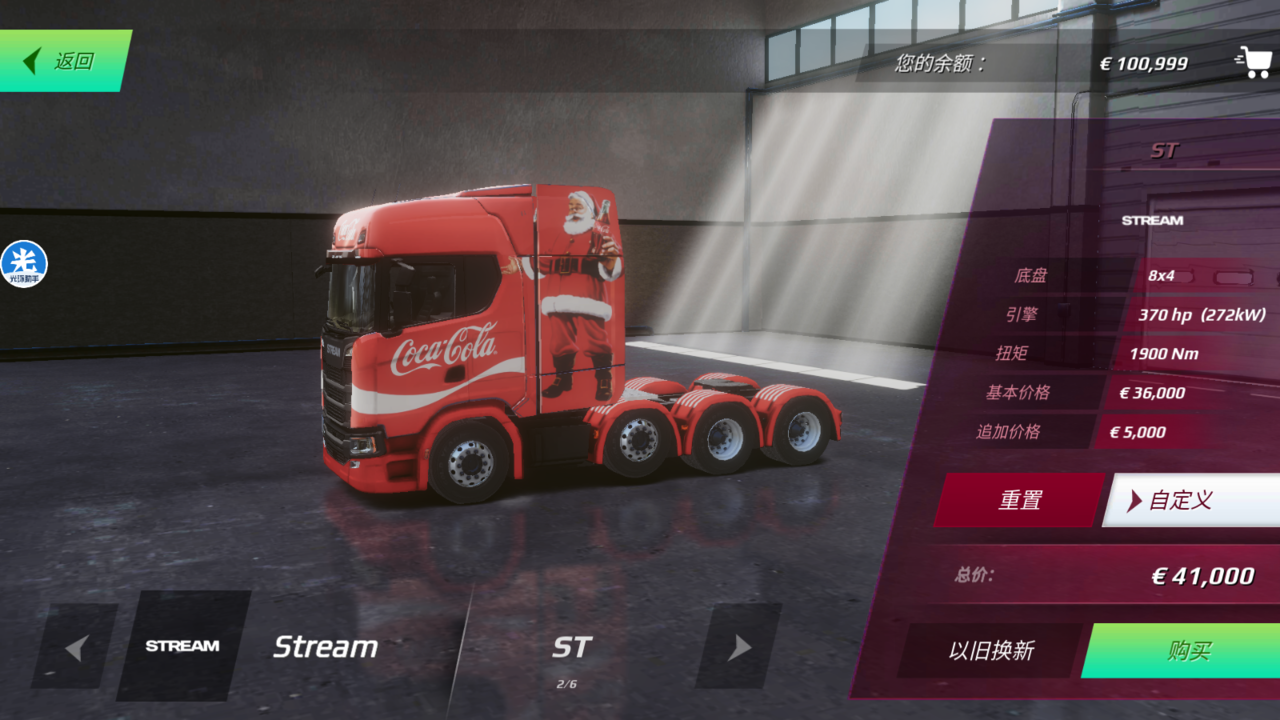This screenshot has height=720, width=1280.
Task: Select the STREAM brand logo tile
Action: [182, 646]
